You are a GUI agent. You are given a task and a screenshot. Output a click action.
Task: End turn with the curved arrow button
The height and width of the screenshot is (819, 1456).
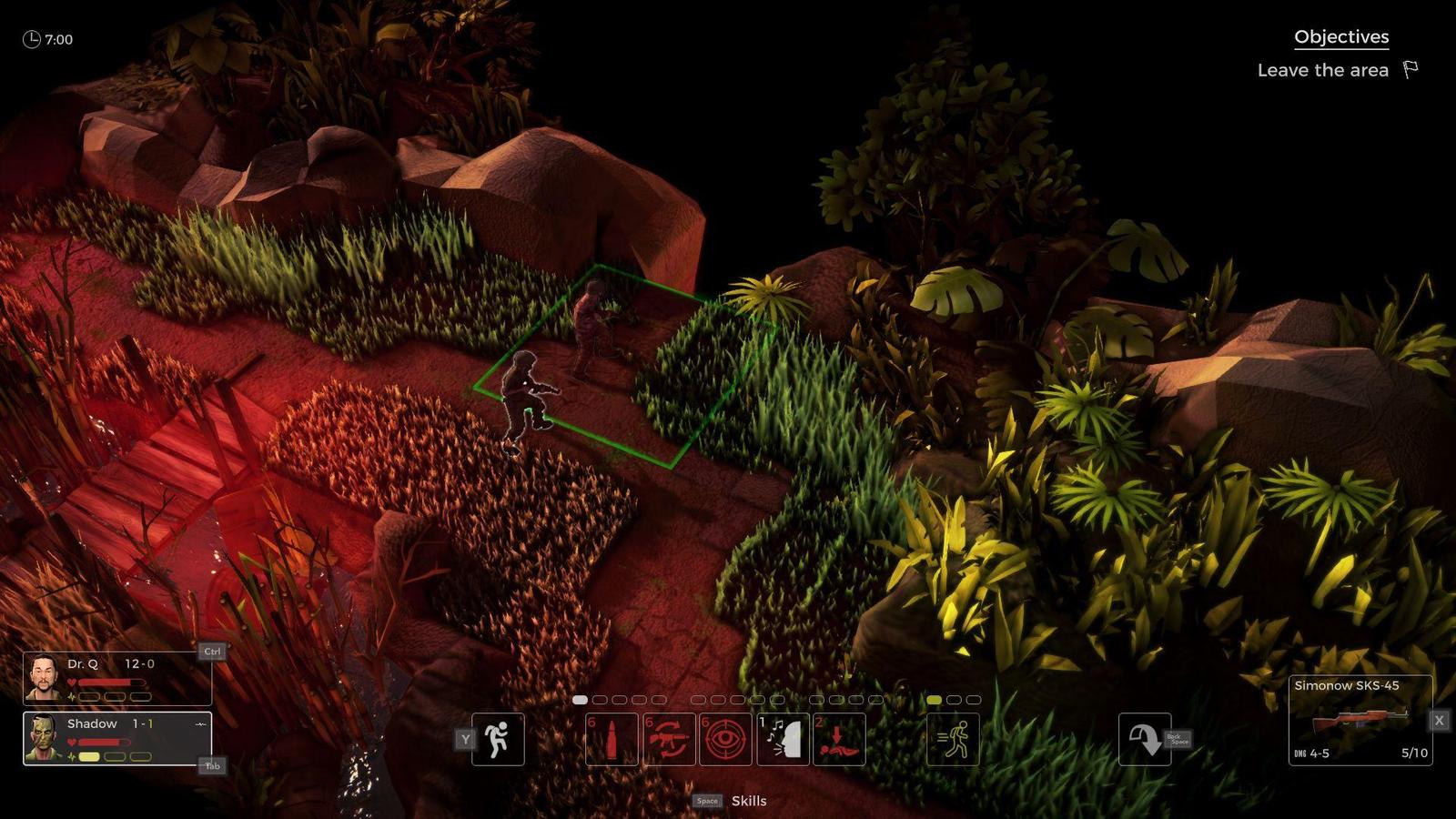[x=1144, y=739]
